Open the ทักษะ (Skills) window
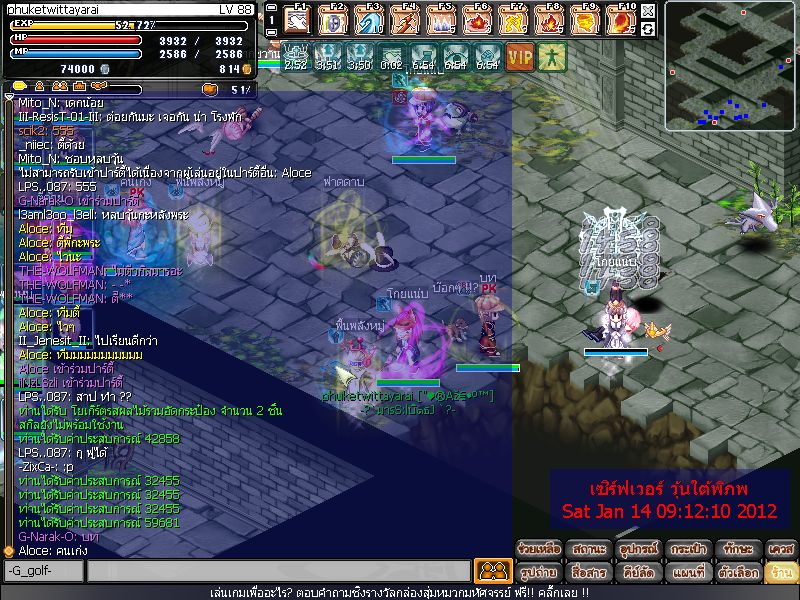The height and width of the screenshot is (600, 800). (734, 549)
